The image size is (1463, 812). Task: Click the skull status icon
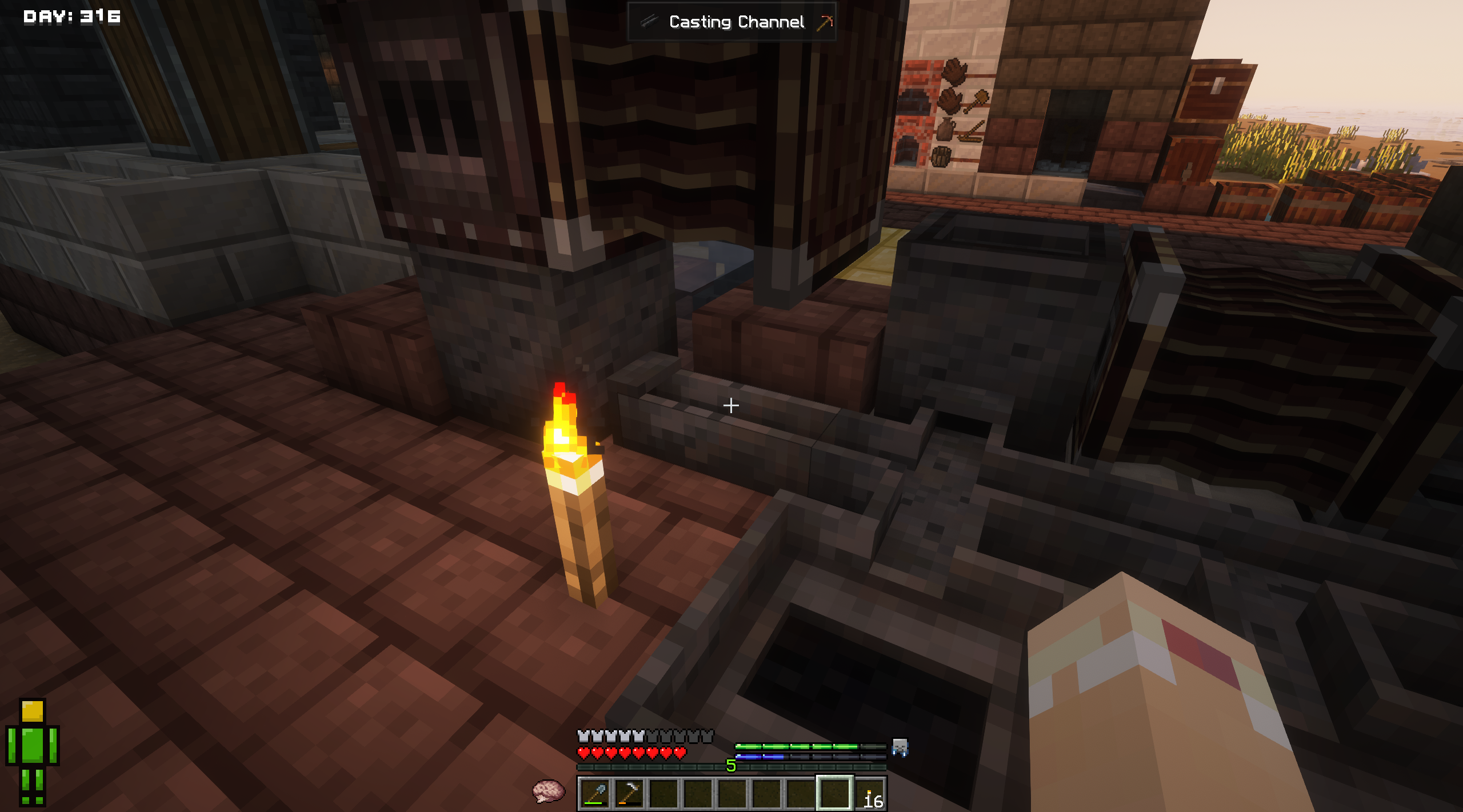(x=900, y=747)
